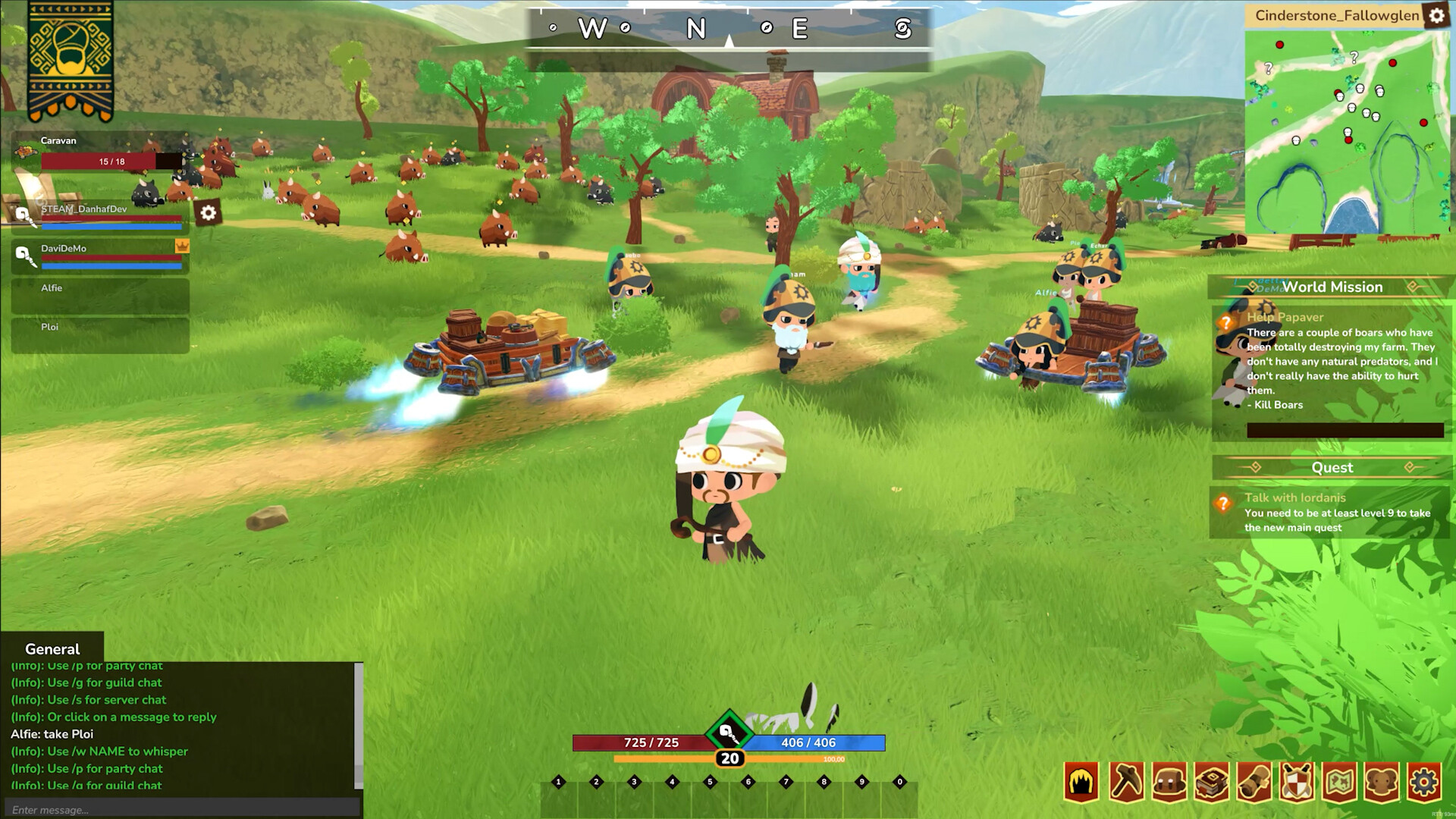Screen dimensions: 1456x819
Task: Select party member Alfie in the list
Action: click(99, 294)
